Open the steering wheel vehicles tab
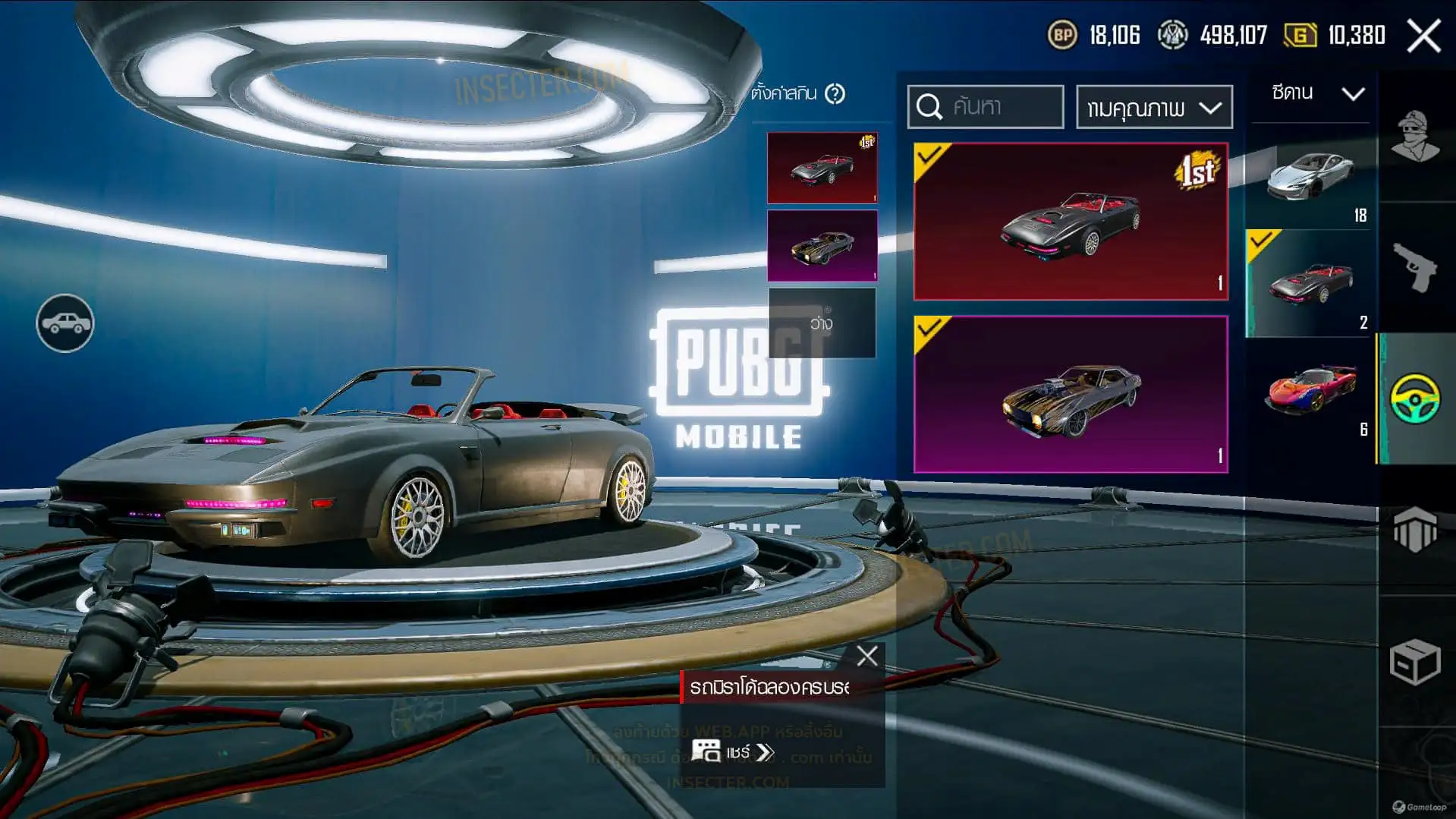The image size is (1456, 819). tap(1415, 398)
